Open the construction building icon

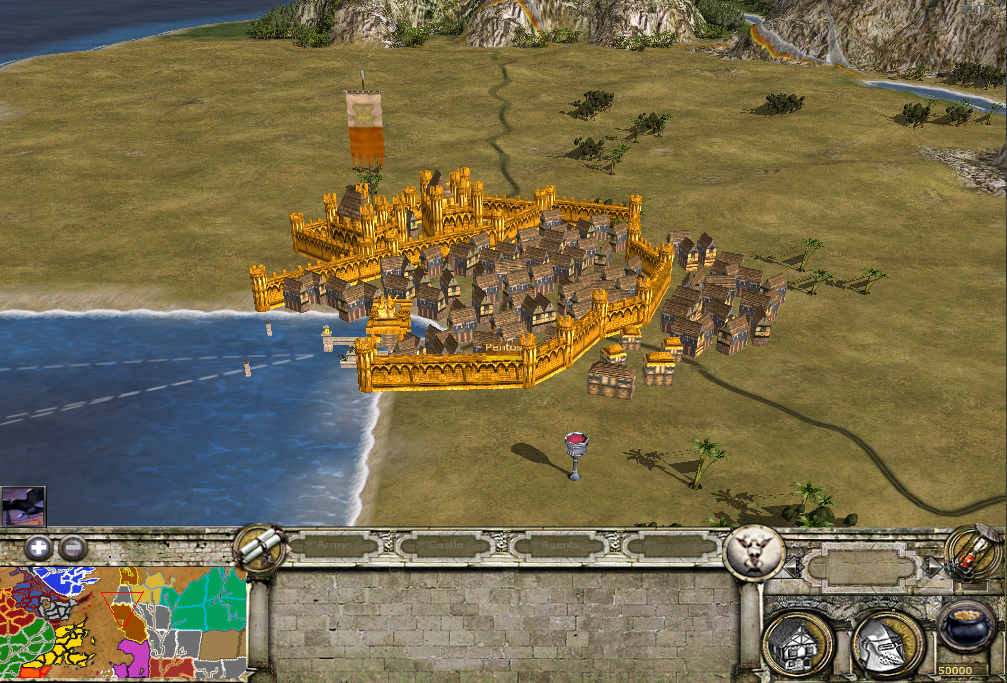pos(798,643)
